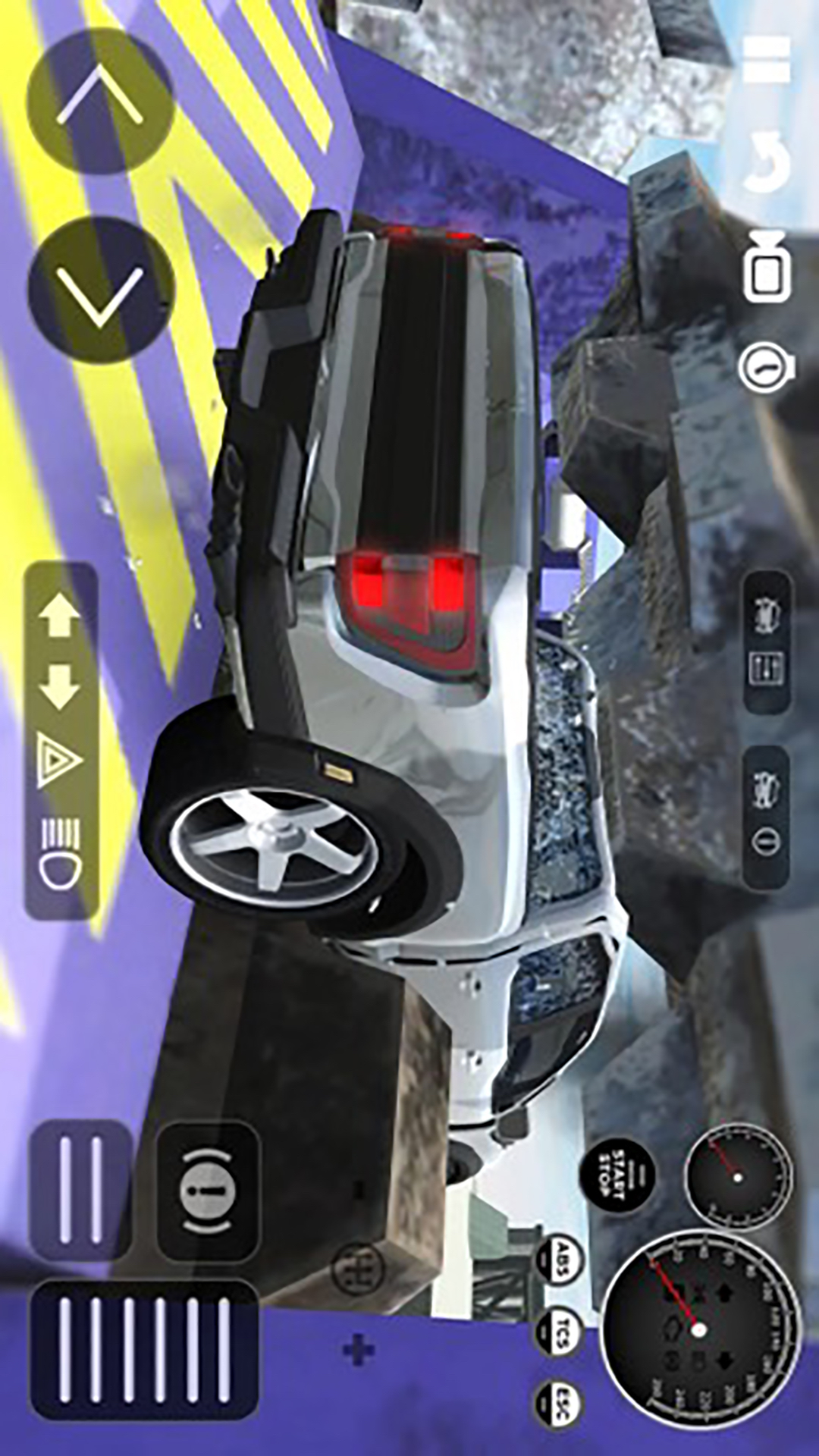
Task: Tap the round gauge icon below the camera
Action: click(766, 368)
